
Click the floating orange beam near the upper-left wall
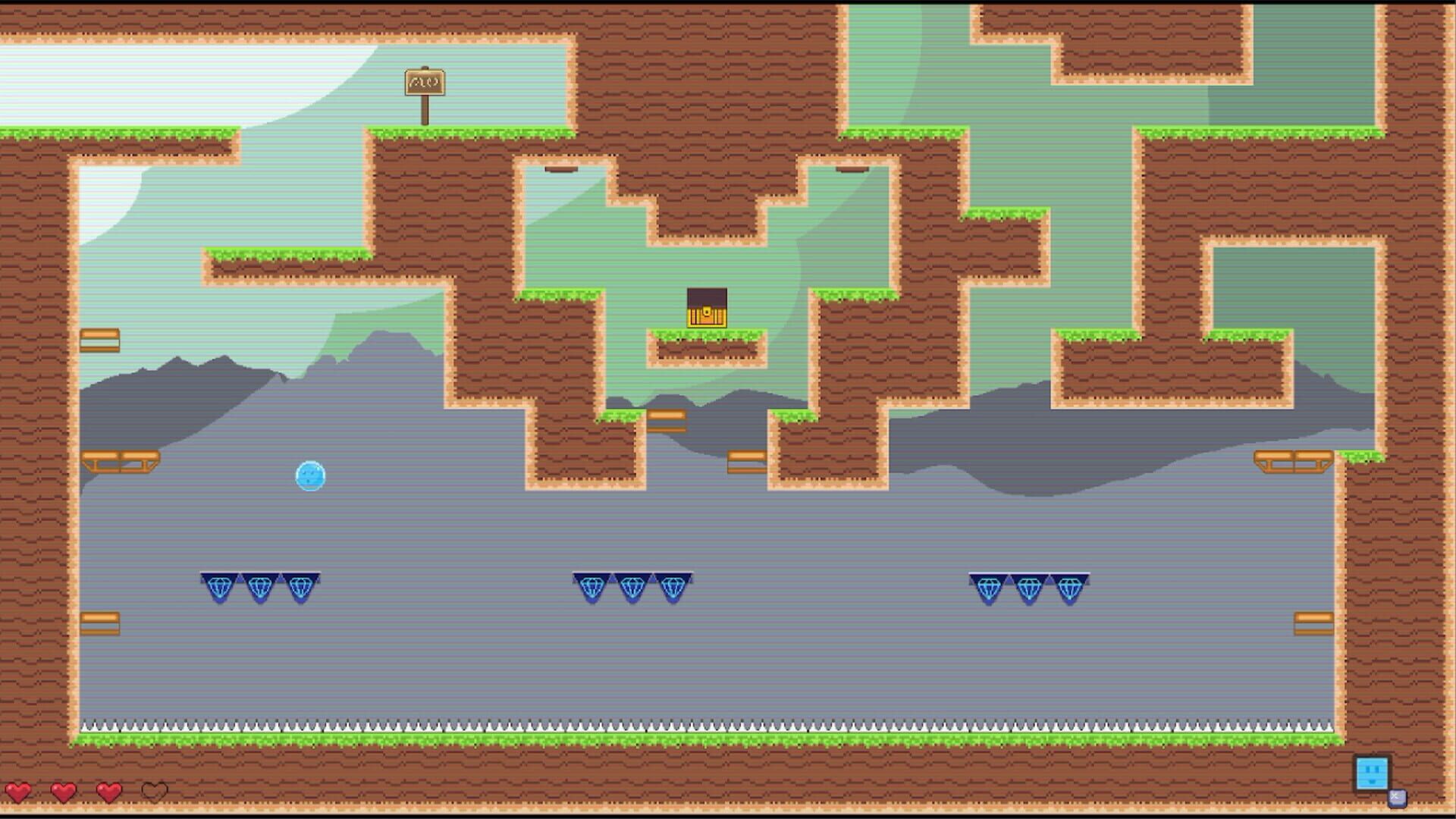[101, 338]
